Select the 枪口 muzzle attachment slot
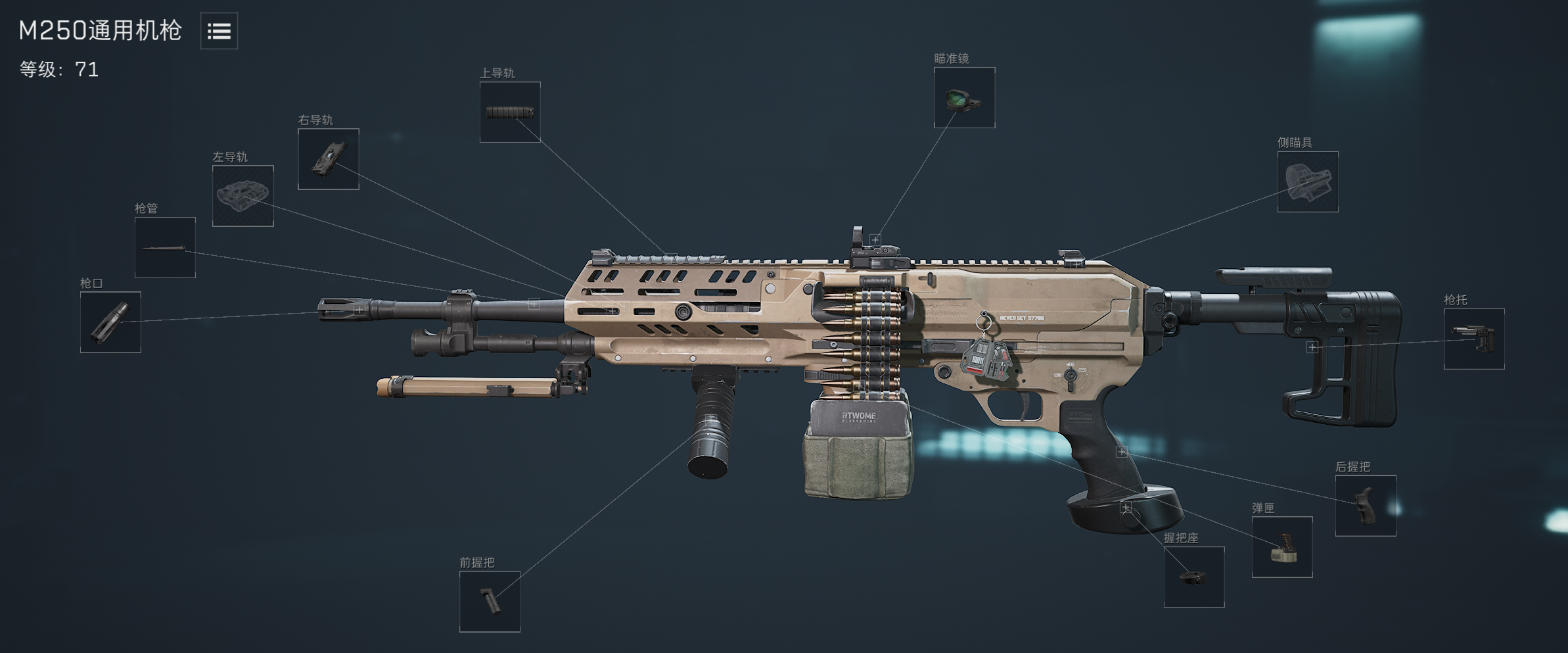This screenshot has height=653, width=1568. click(110, 322)
